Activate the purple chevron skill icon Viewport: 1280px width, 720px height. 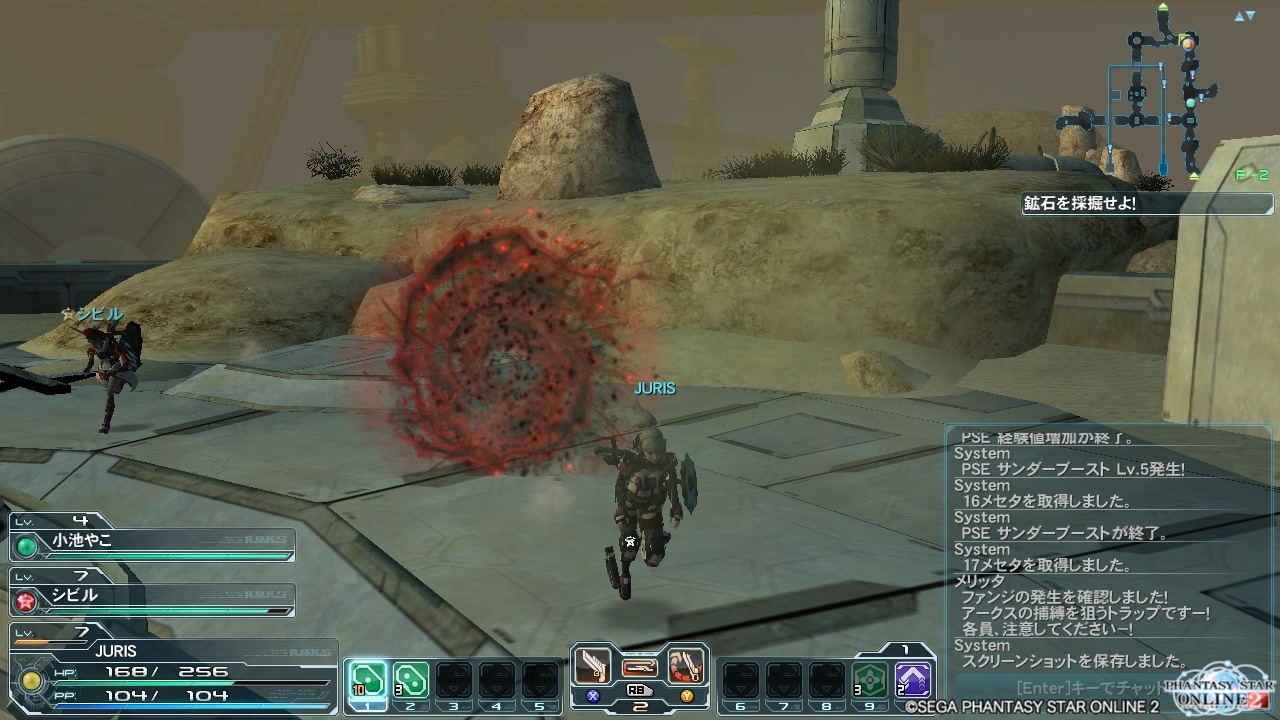tap(913, 680)
